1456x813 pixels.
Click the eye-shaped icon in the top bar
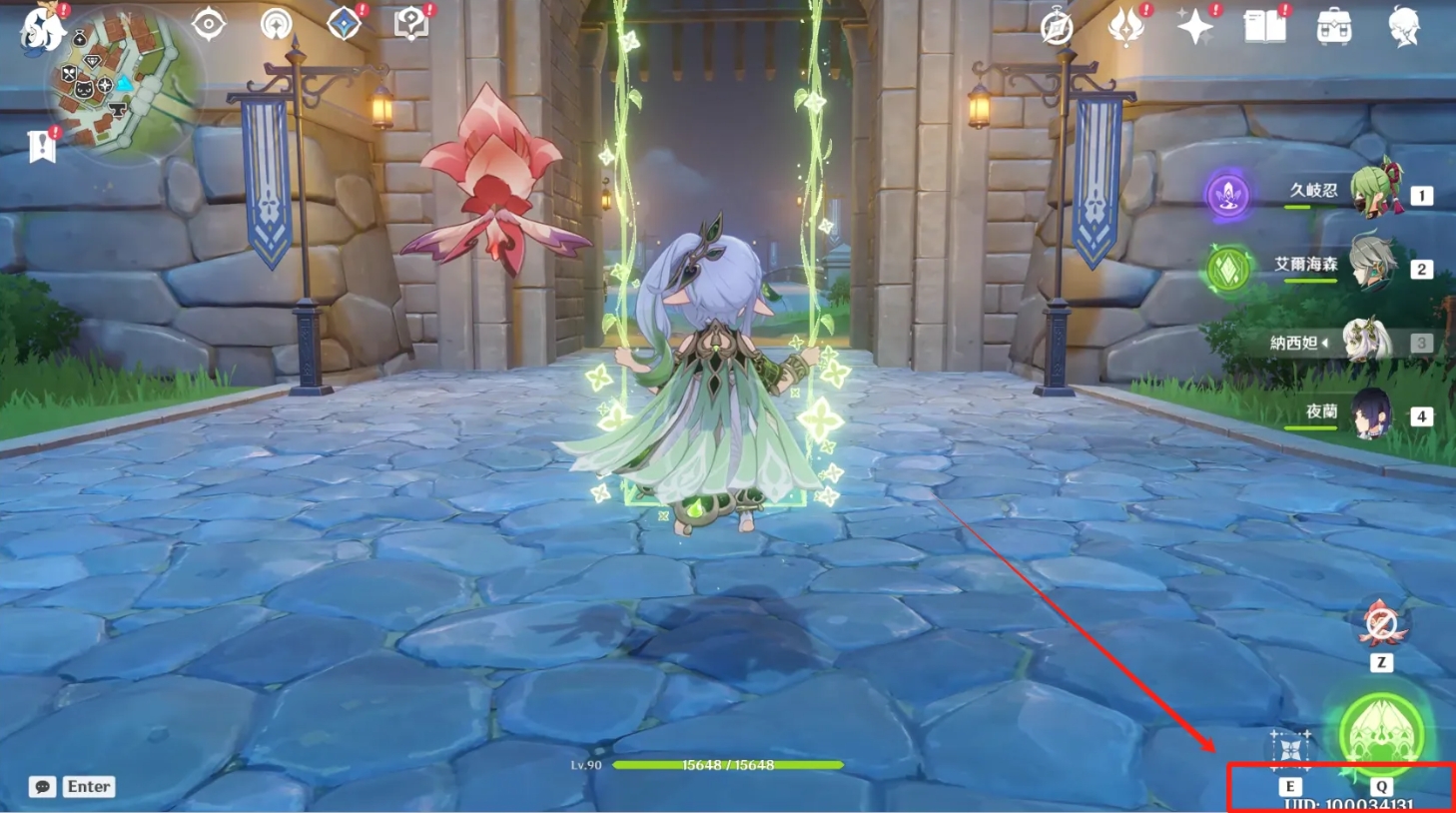(208, 24)
